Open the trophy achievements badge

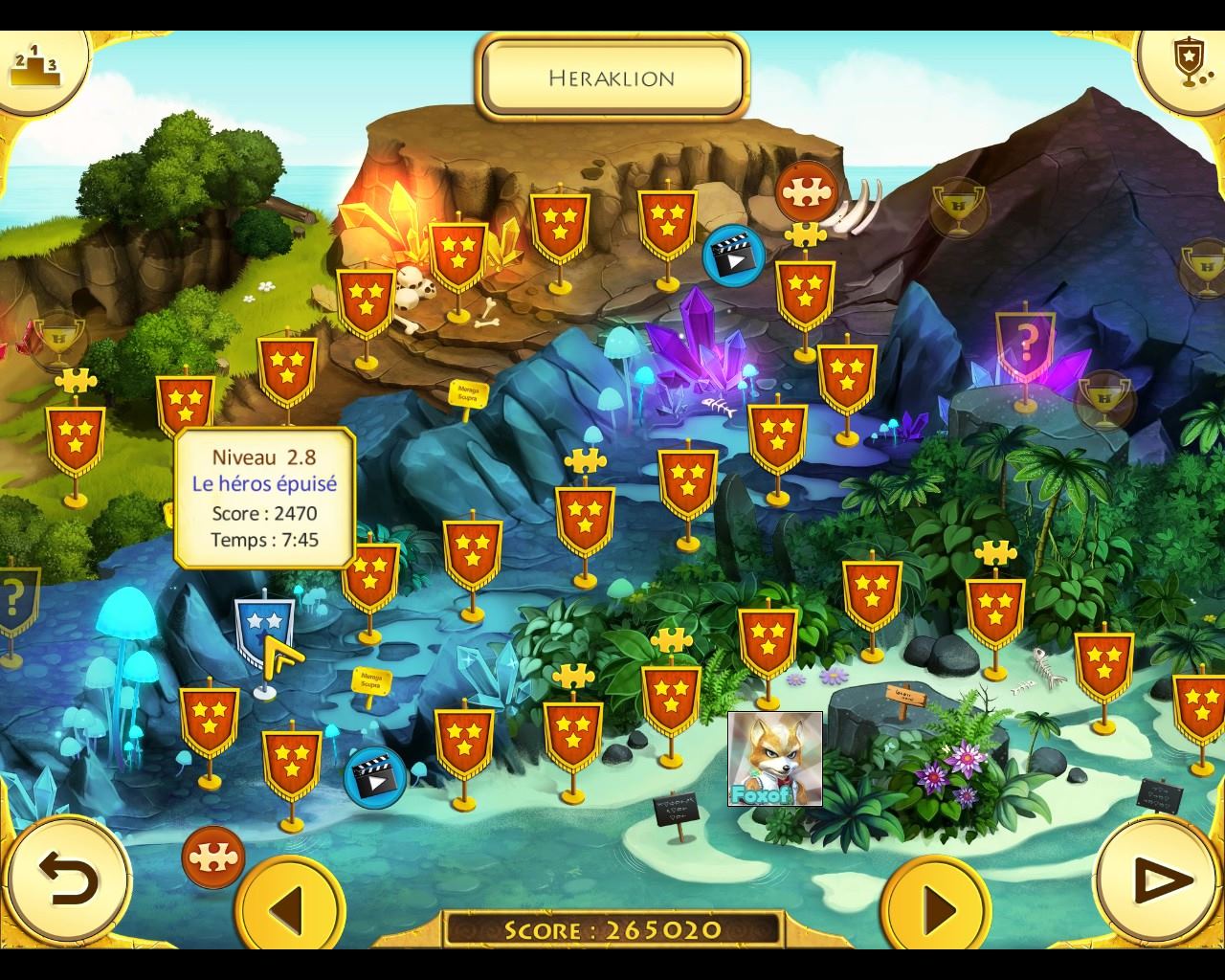(1188, 63)
